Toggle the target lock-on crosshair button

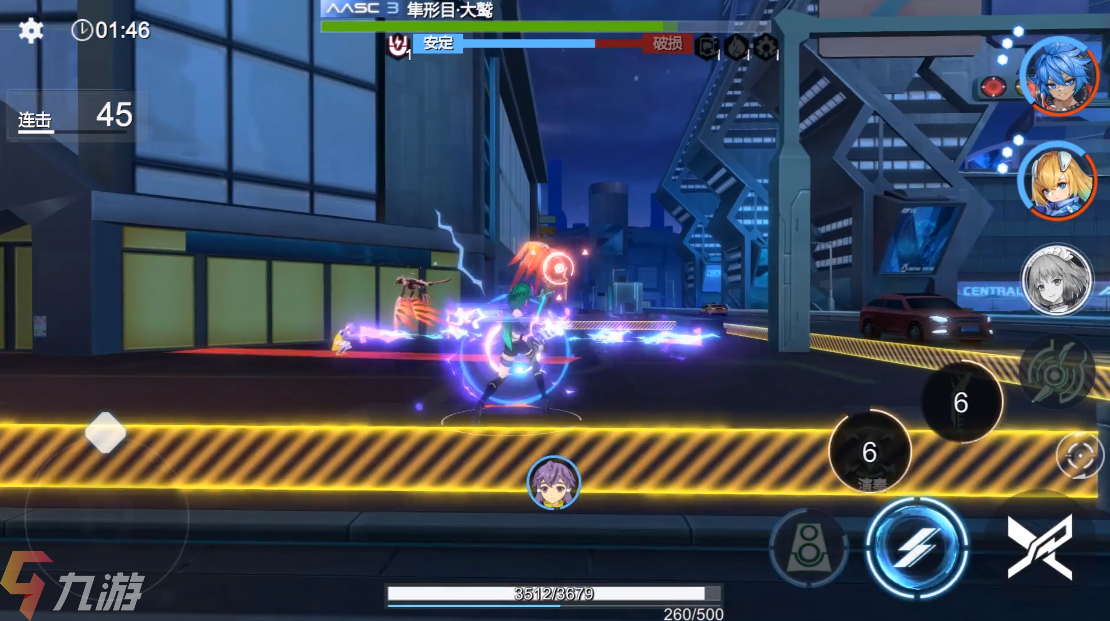[1080, 456]
